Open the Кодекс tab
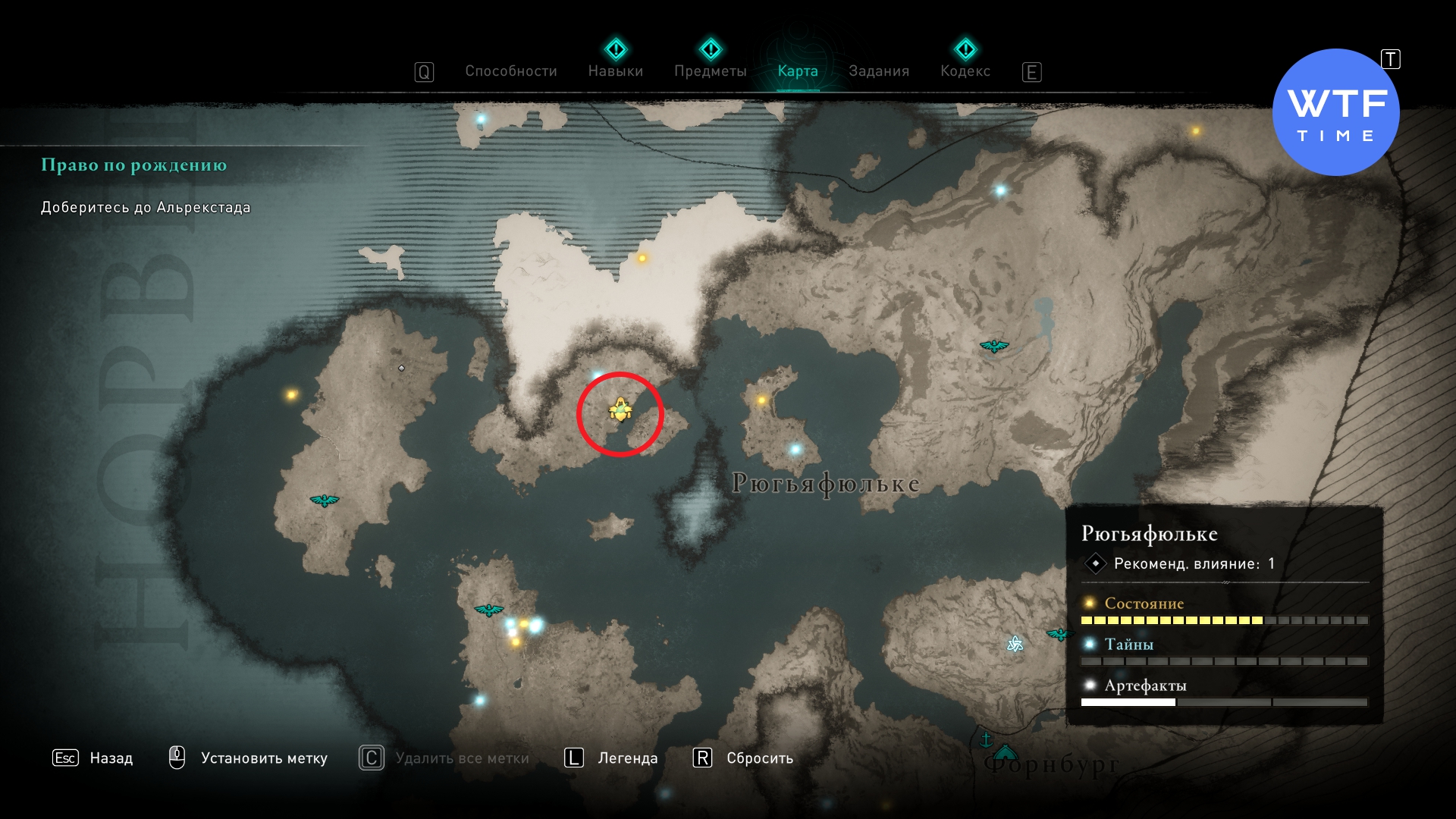The image size is (1456, 819). 965,71
